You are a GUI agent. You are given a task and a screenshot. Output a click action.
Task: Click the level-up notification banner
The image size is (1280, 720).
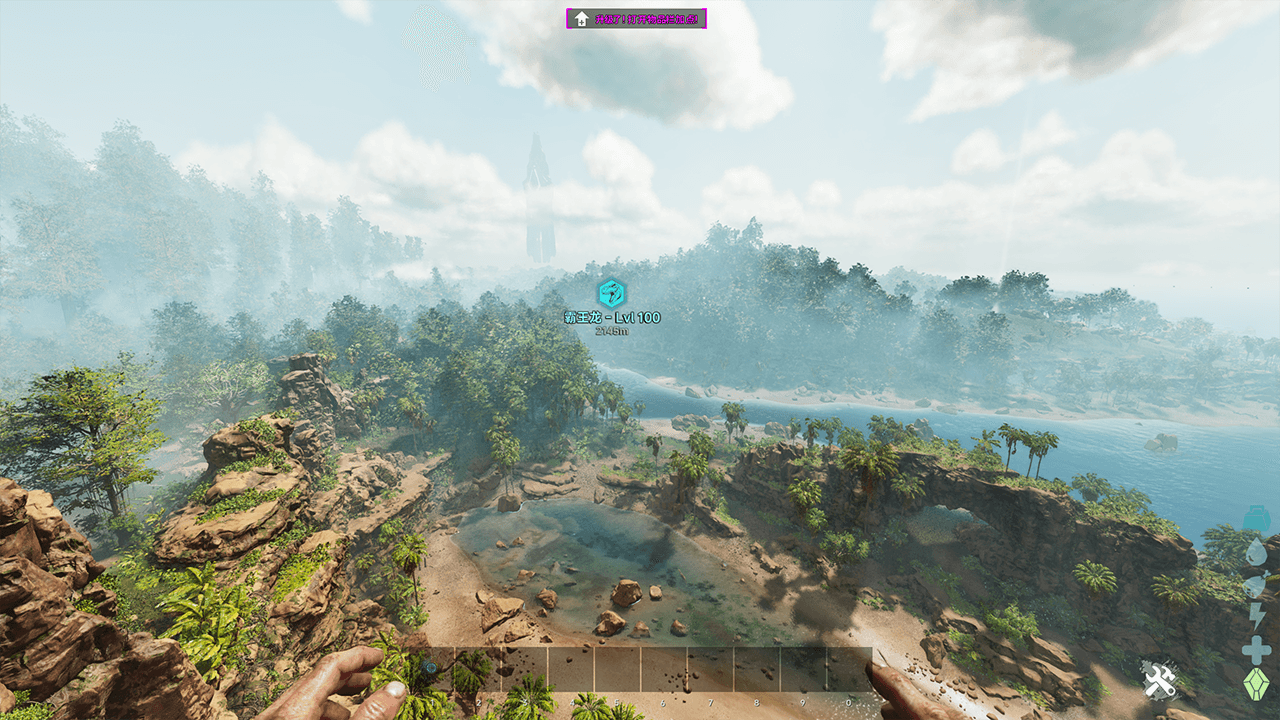pyautogui.click(x=636, y=18)
